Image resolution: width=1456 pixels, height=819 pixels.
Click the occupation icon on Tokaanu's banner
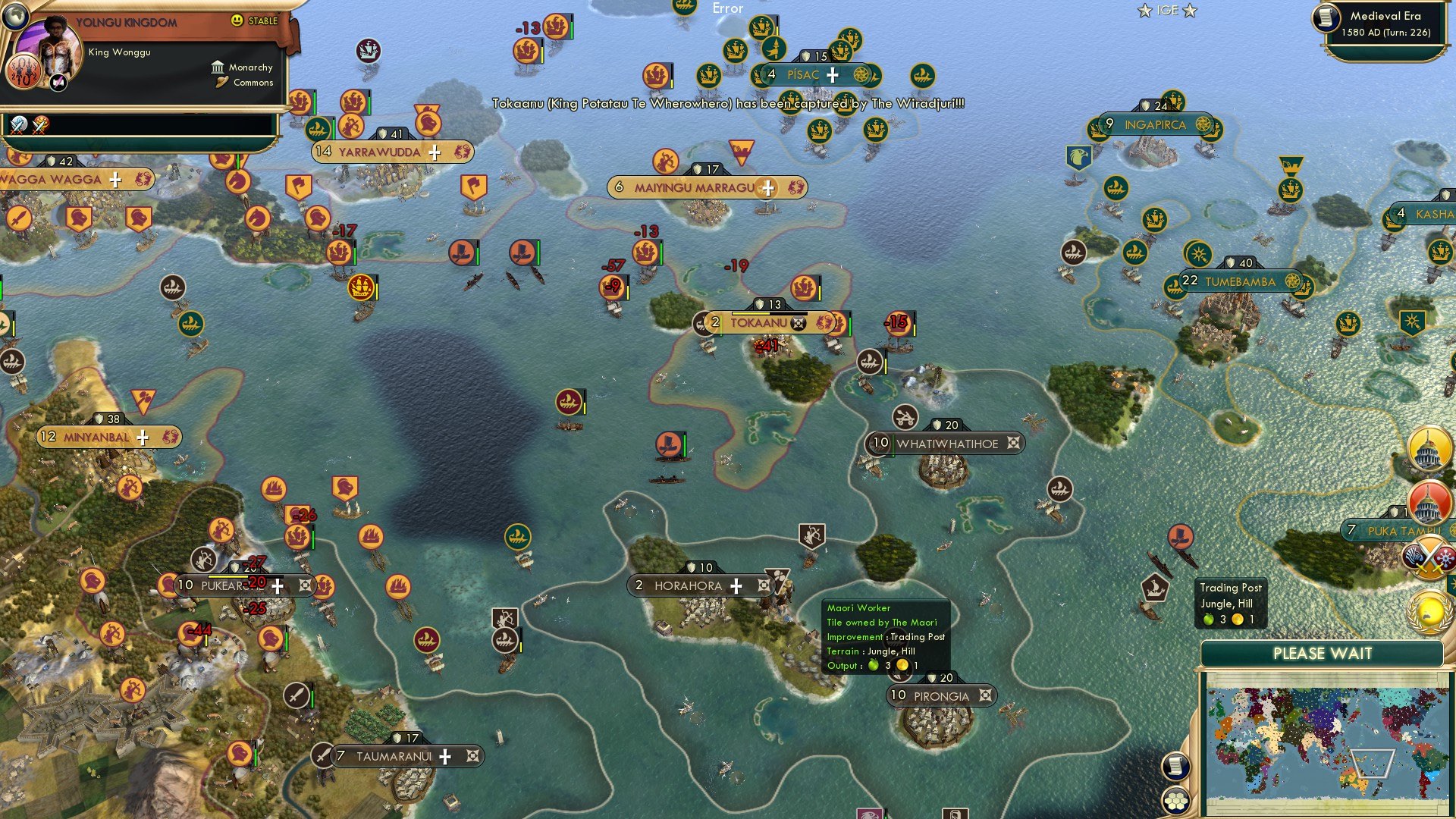(x=799, y=322)
